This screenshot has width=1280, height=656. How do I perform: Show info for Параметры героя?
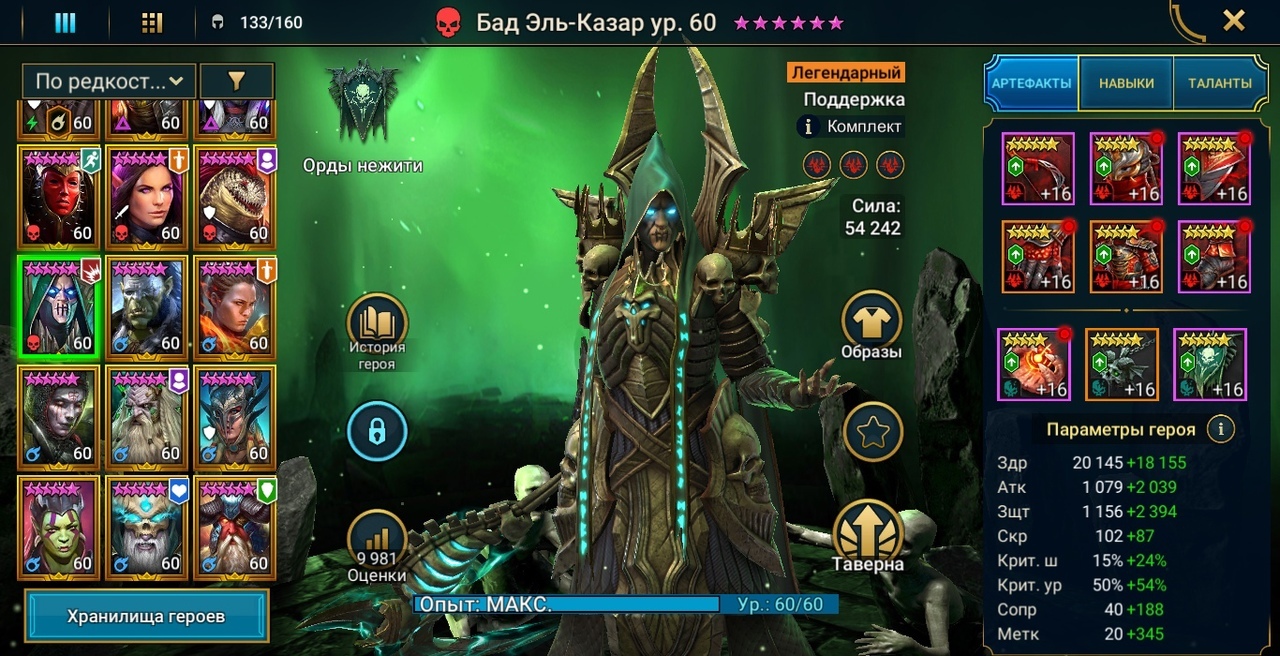pyautogui.click(x=1219, y=430)
